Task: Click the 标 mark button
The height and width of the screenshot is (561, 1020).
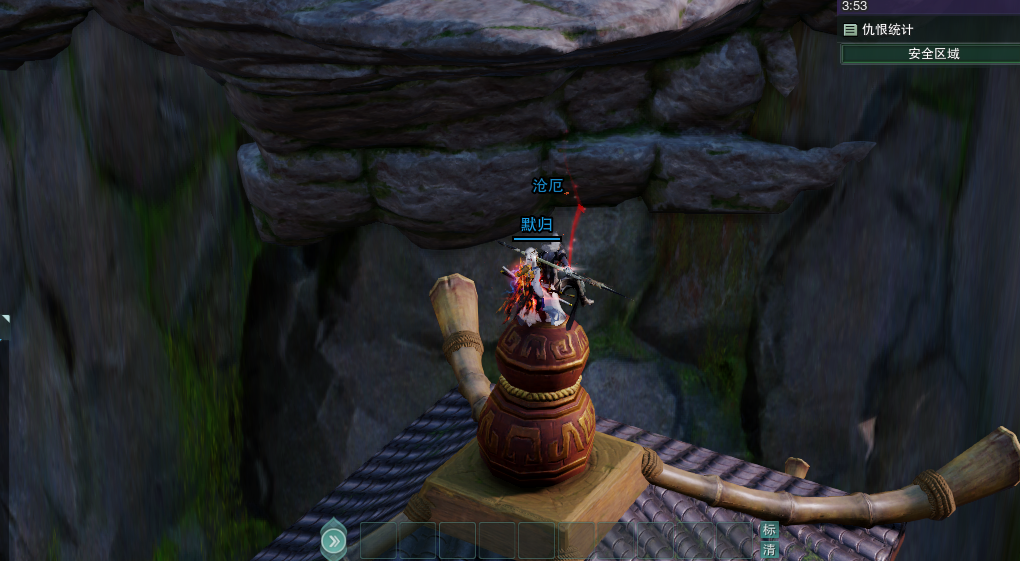Action: [x=769, y=530]
